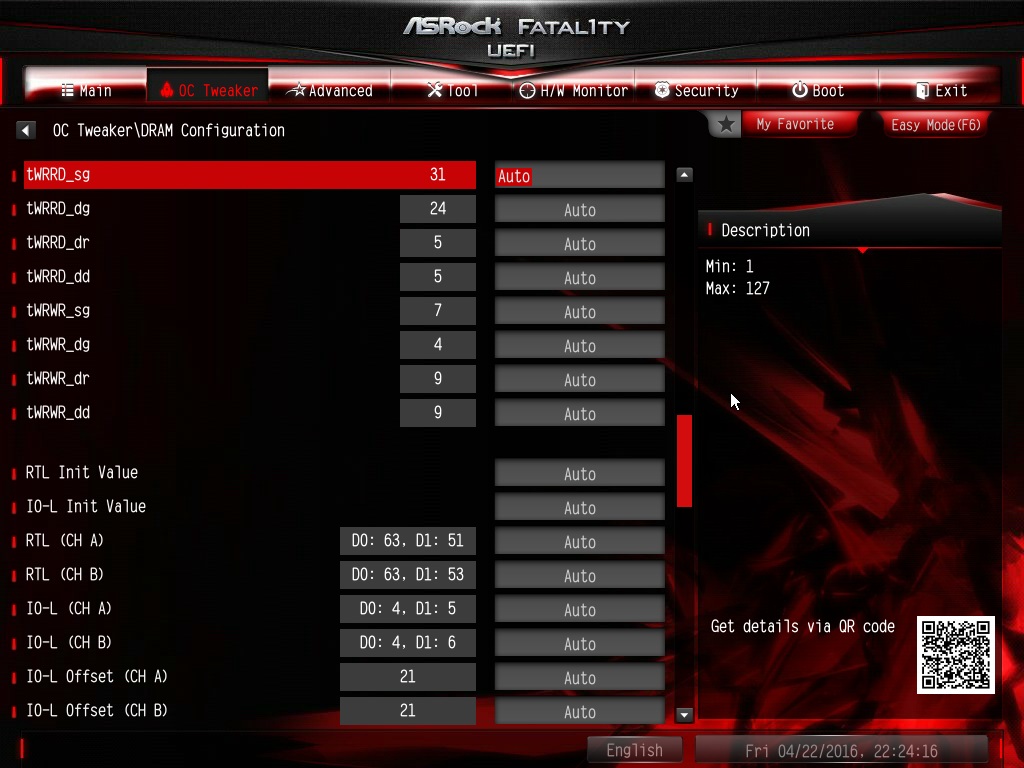Viewport: 1024px width, 768px height.
Task: Go to the H/W Monitor tab
Action: 573,90
